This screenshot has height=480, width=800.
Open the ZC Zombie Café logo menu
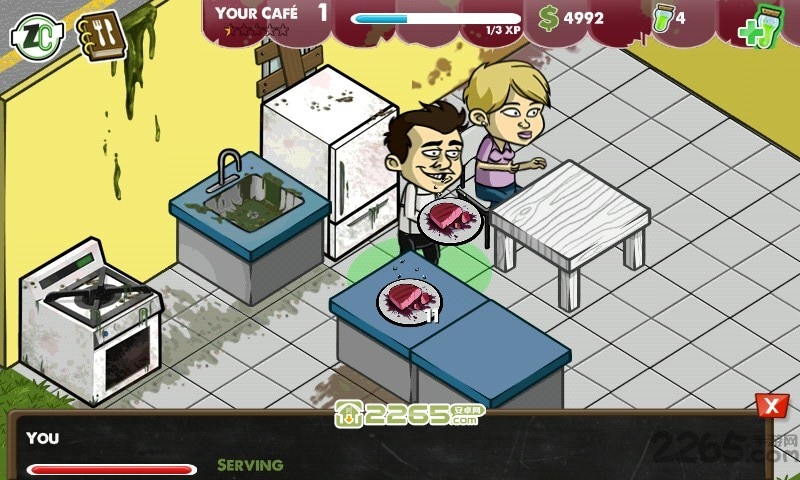pos(36,36)
